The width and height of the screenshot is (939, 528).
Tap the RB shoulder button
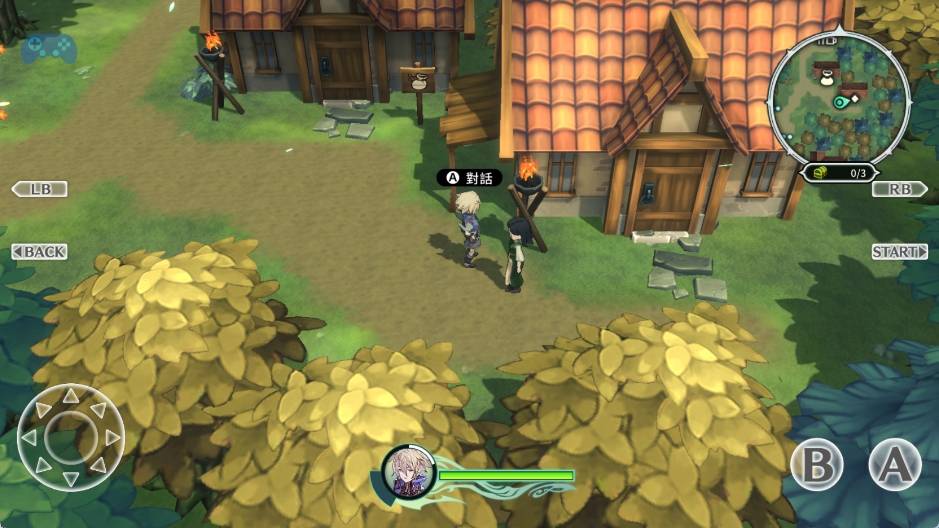(899, 189)
